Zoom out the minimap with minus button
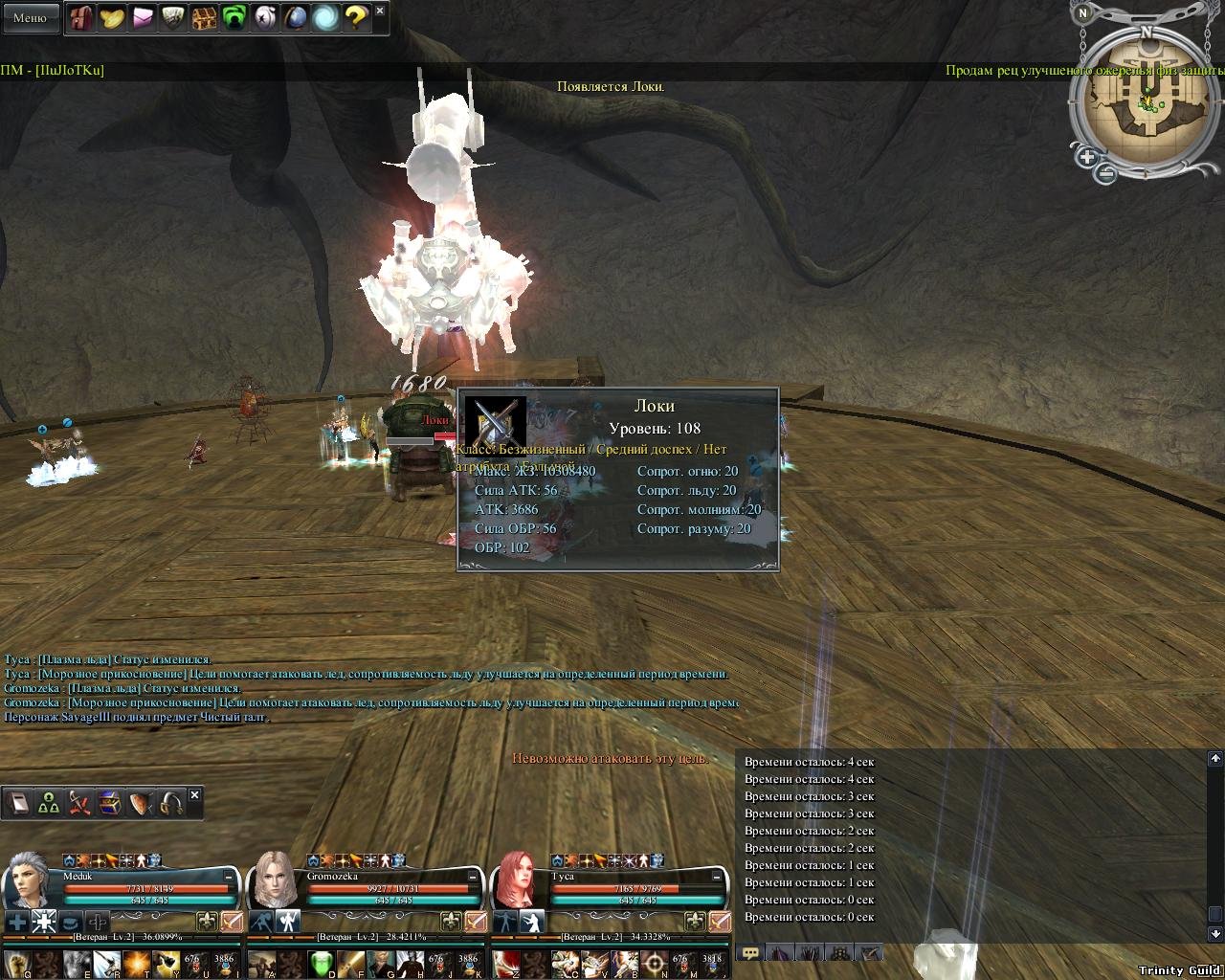 coord(1106,174)
